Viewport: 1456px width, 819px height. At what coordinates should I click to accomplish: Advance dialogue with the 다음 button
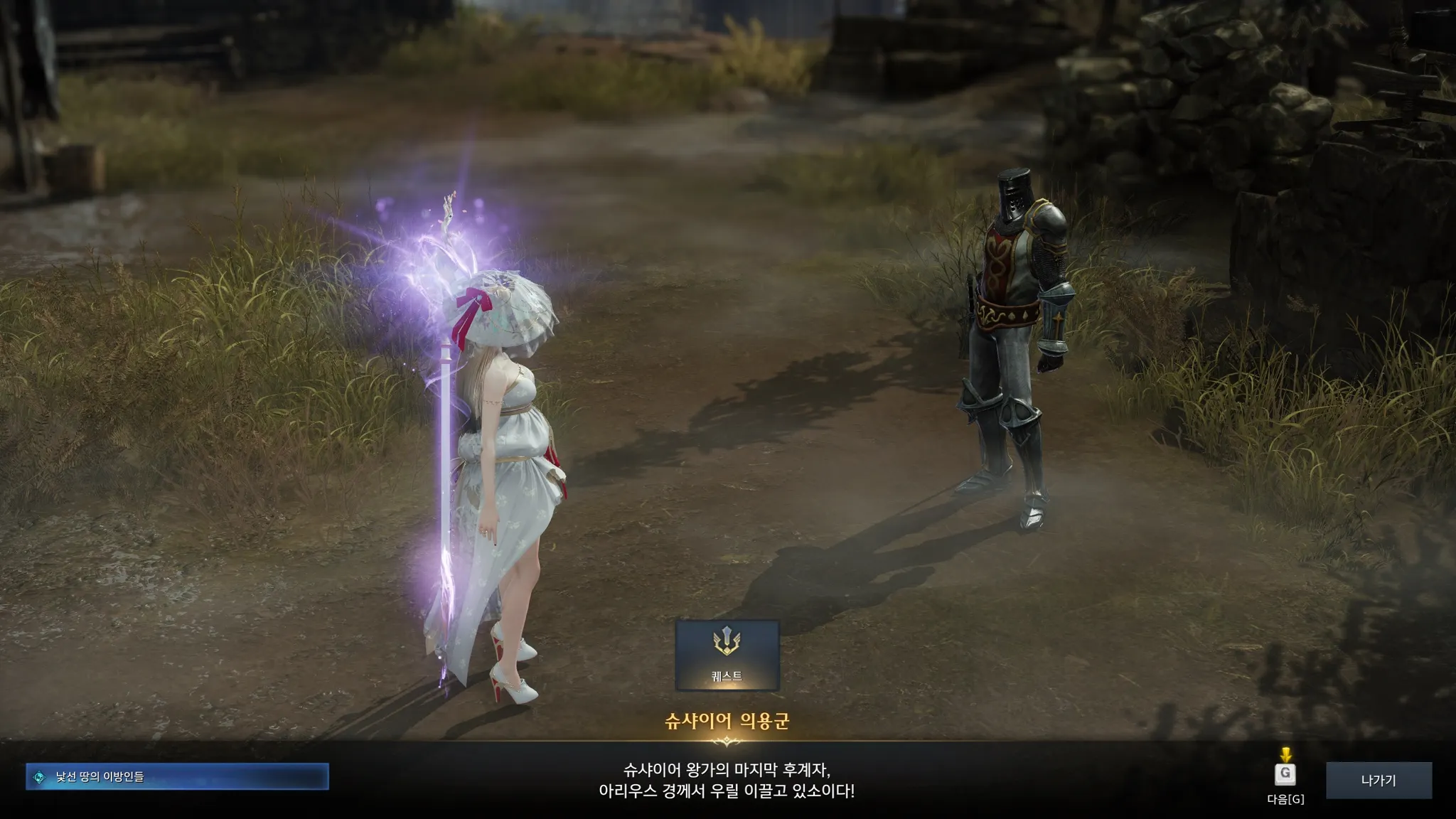click(x=1285, y=774)
